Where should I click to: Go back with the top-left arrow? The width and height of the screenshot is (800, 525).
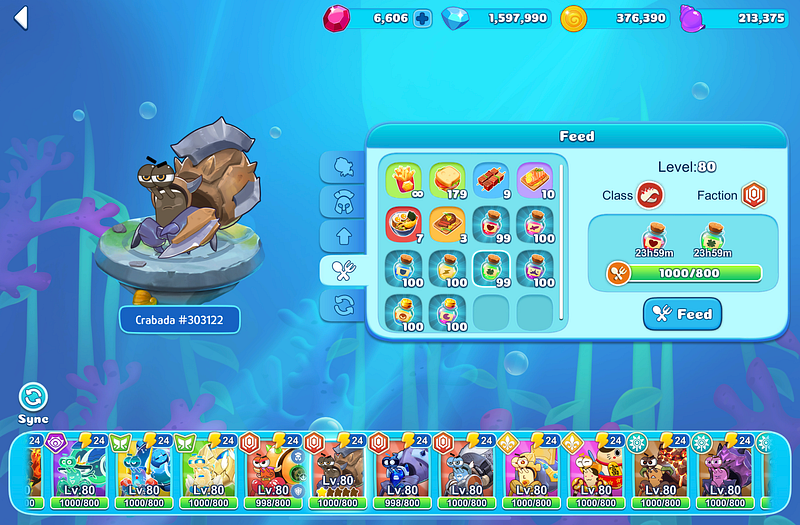click(21, 19)
